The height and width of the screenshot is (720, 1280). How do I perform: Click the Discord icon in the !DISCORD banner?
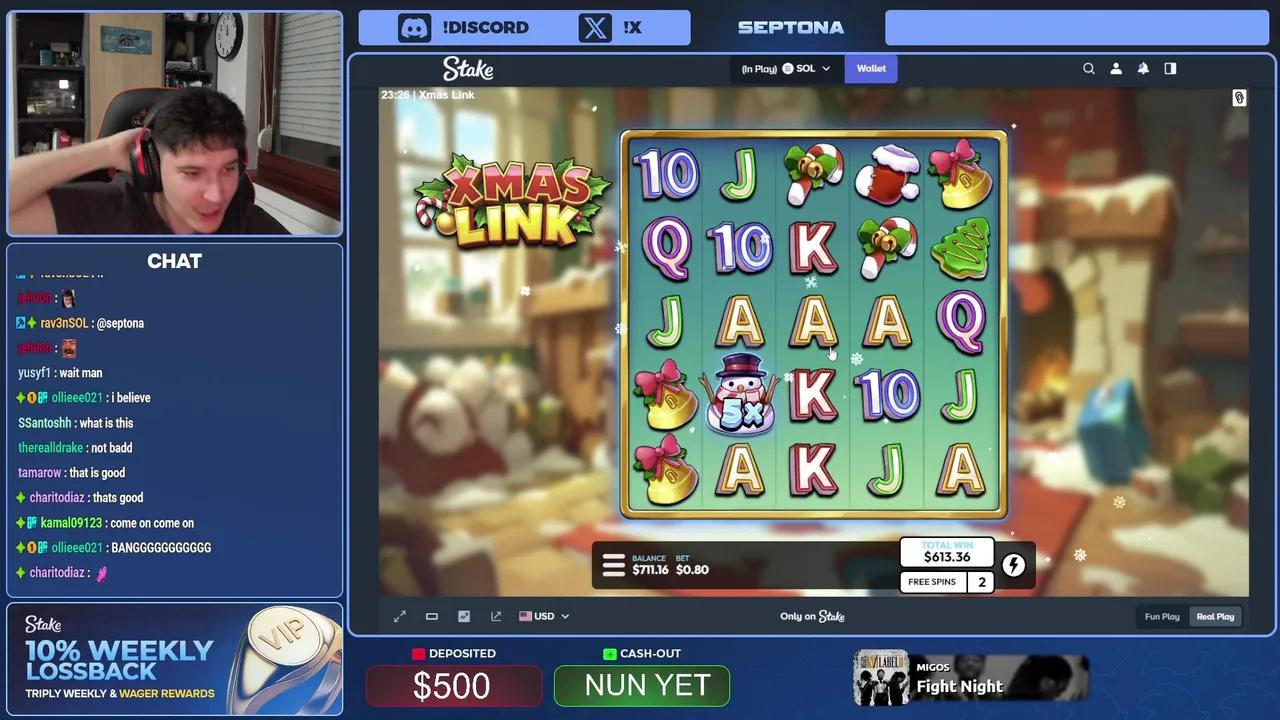[415, 27]
